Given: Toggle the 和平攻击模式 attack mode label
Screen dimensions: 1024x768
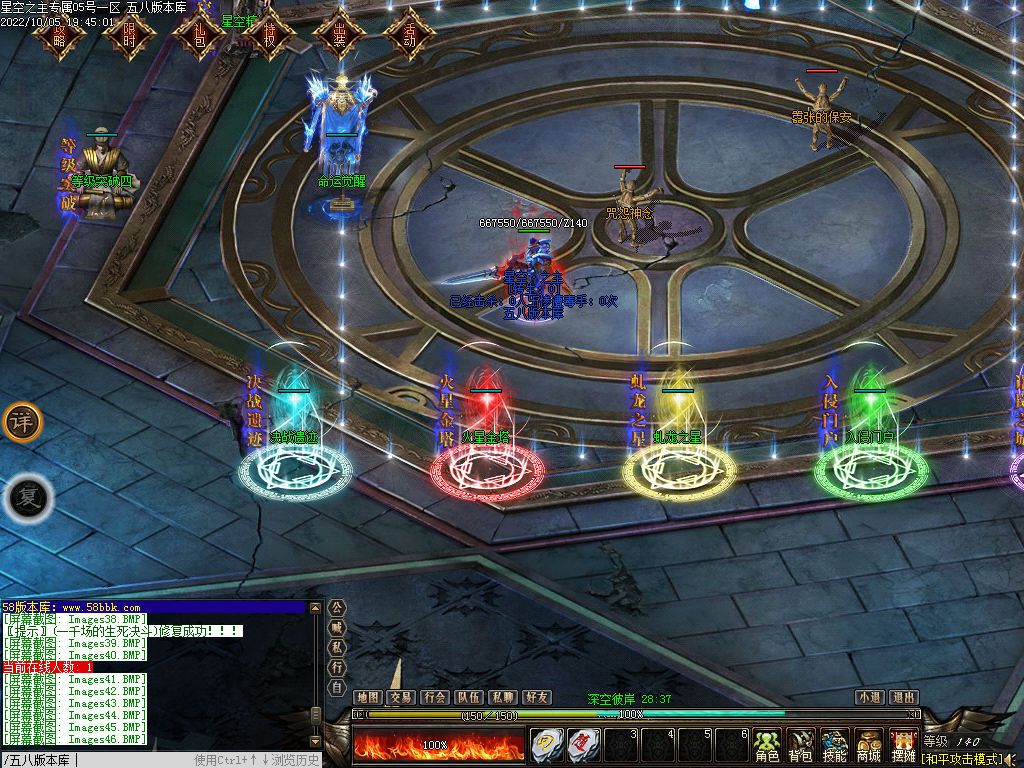Looking at the screenshot, I should 962,759.
